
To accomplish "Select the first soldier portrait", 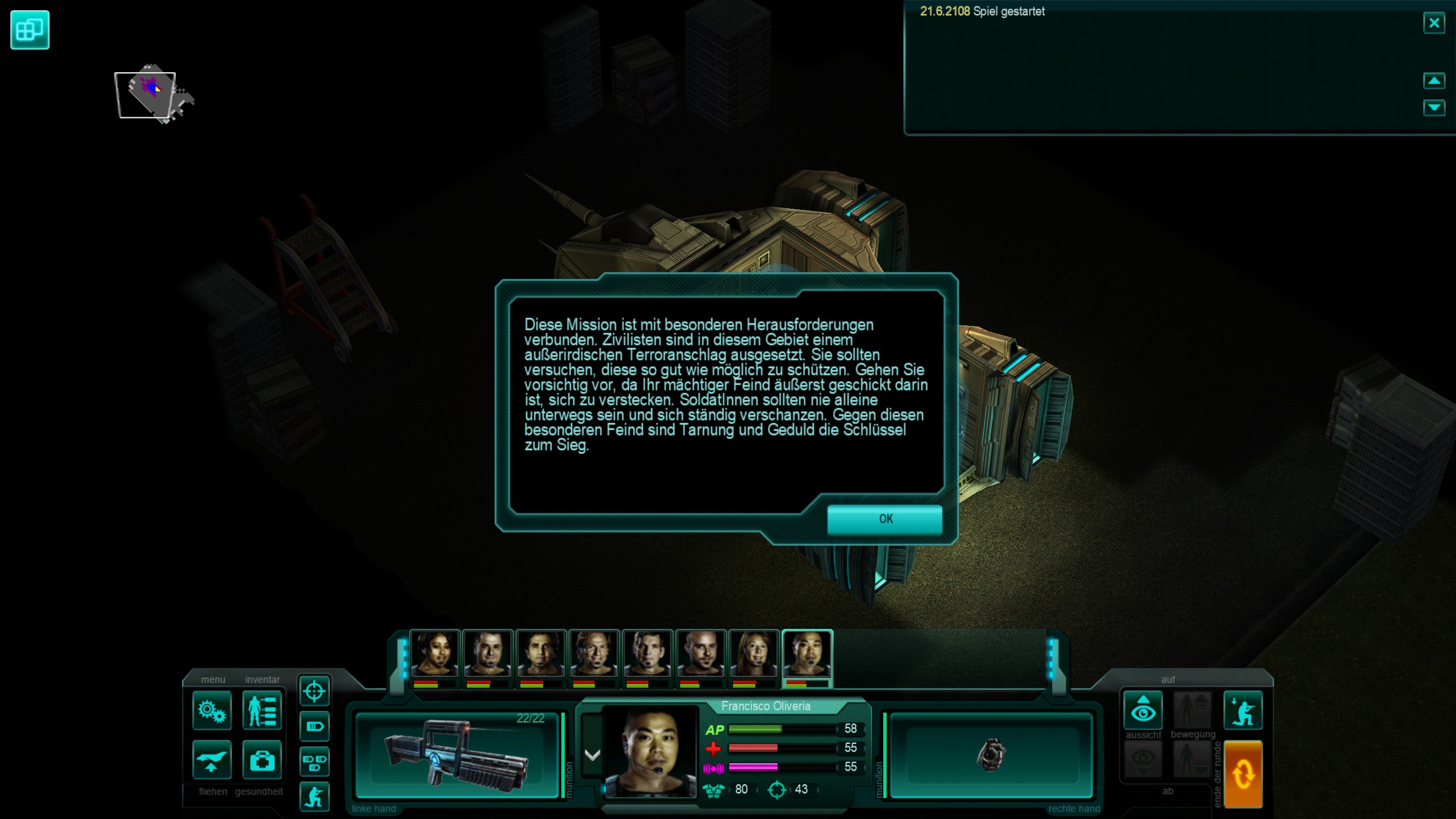I will pyautogui.click(x=435, y=654).
